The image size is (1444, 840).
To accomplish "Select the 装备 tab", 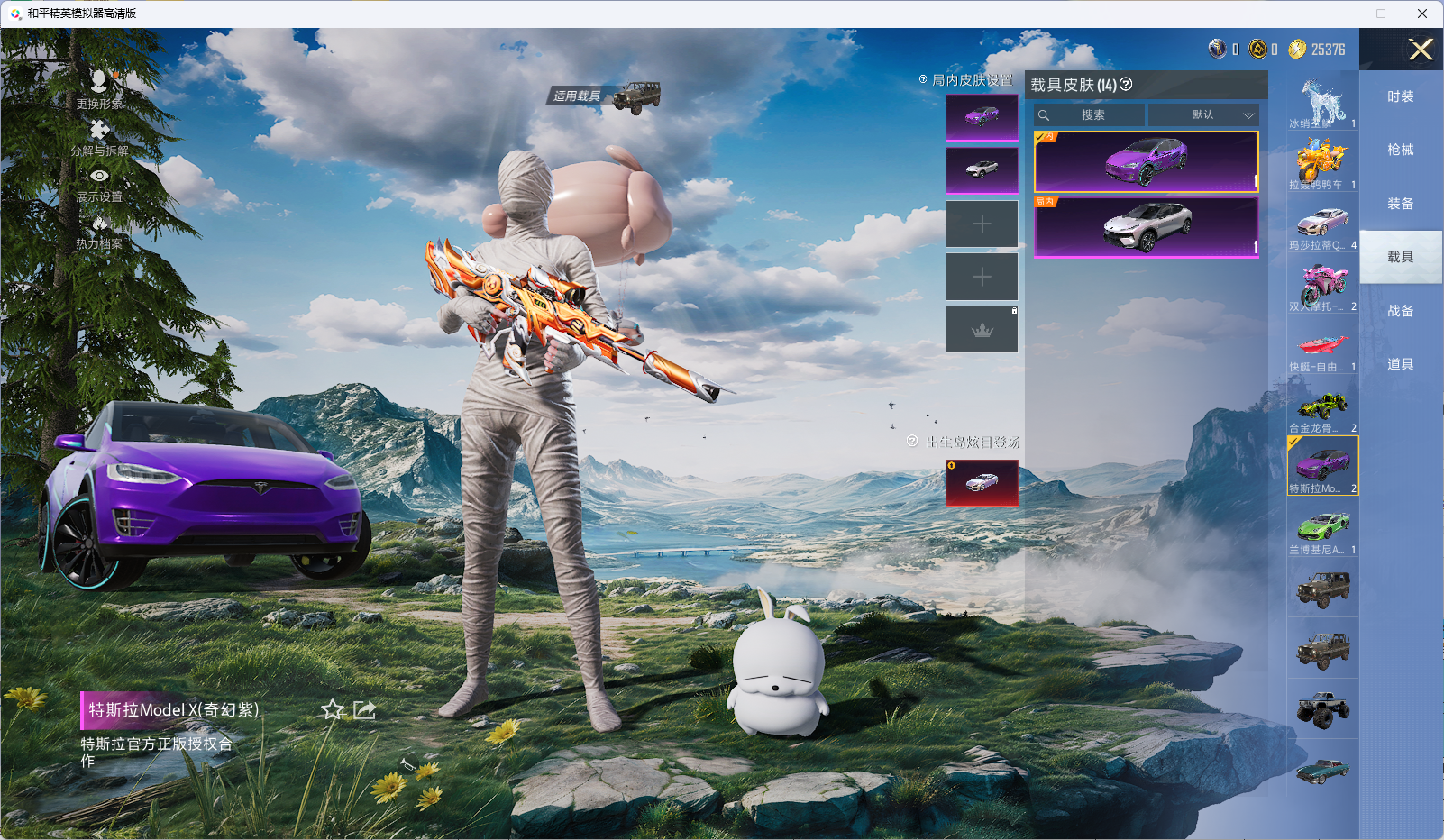I will pos(1400,204).
